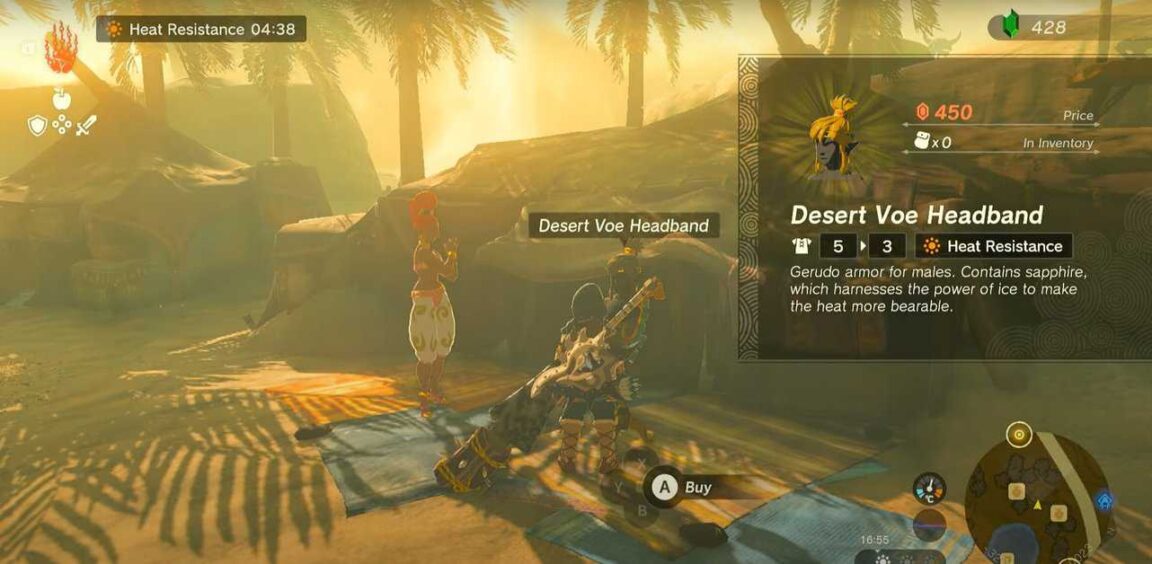This screenshot has width=1152, height=564.
Task: Choose the sword quick-menu icon
Action: 86,126
